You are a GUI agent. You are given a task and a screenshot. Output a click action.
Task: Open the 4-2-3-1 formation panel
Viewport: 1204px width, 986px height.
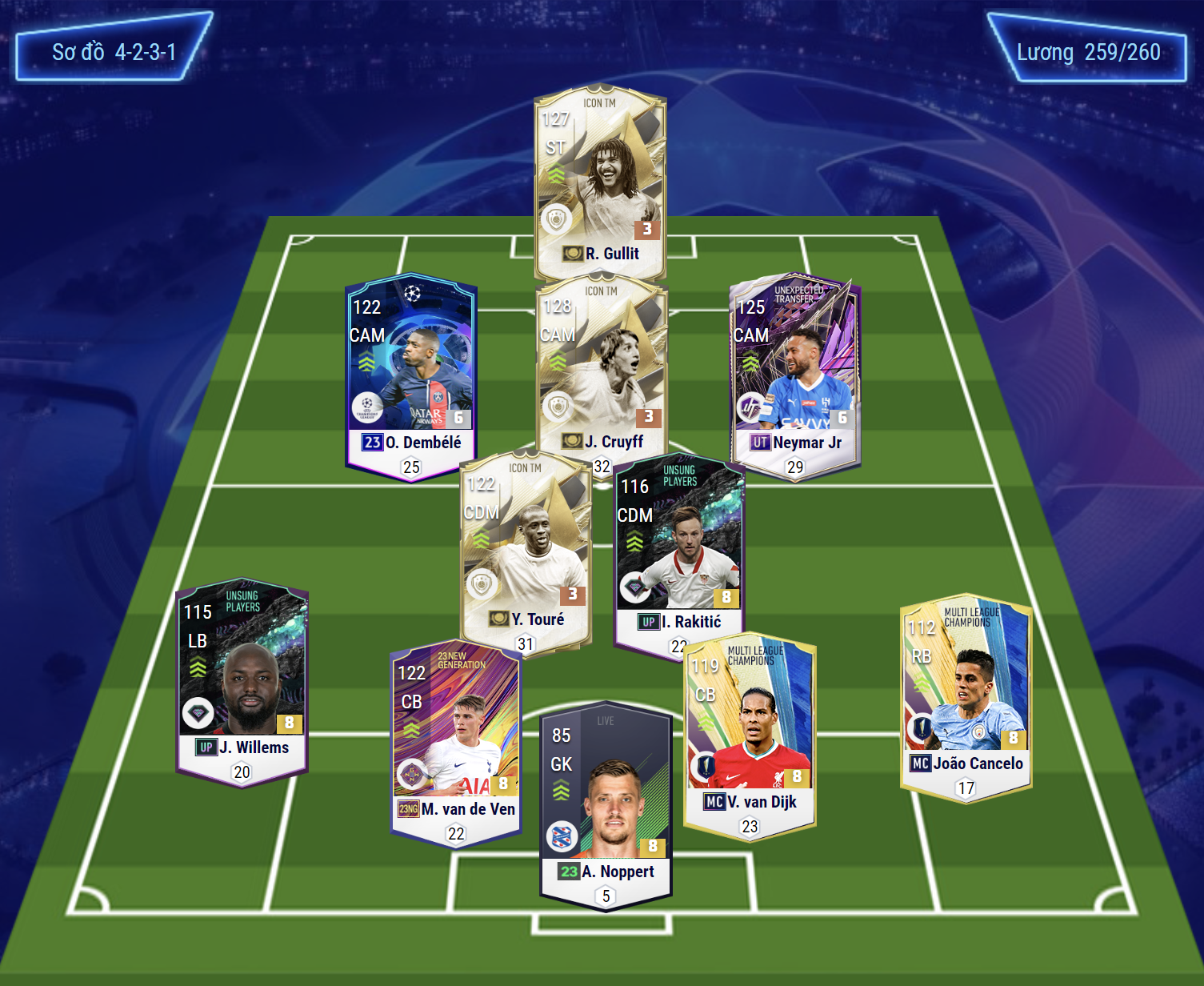114,52
